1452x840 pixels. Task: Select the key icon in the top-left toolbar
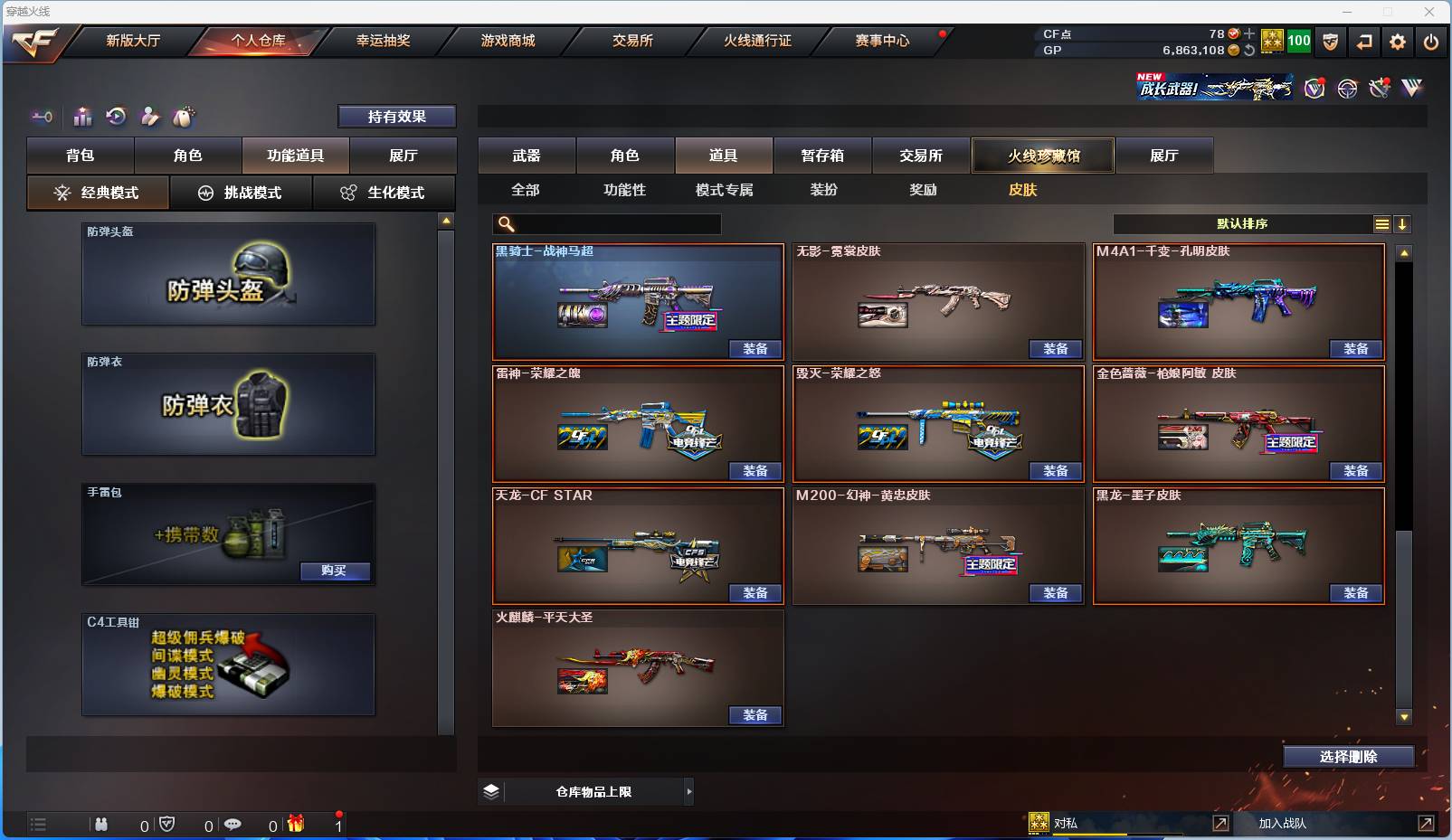click(43, 118)
